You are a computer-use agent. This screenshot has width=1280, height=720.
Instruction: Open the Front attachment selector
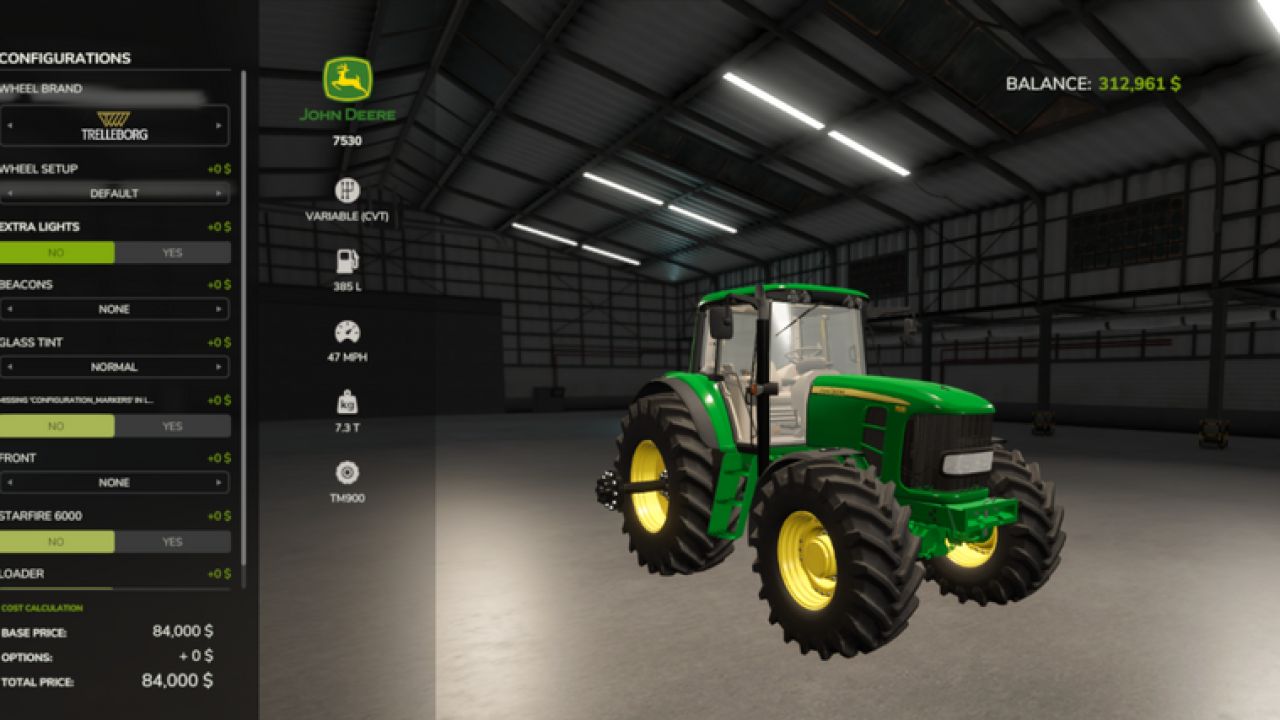tap(117, 482)
